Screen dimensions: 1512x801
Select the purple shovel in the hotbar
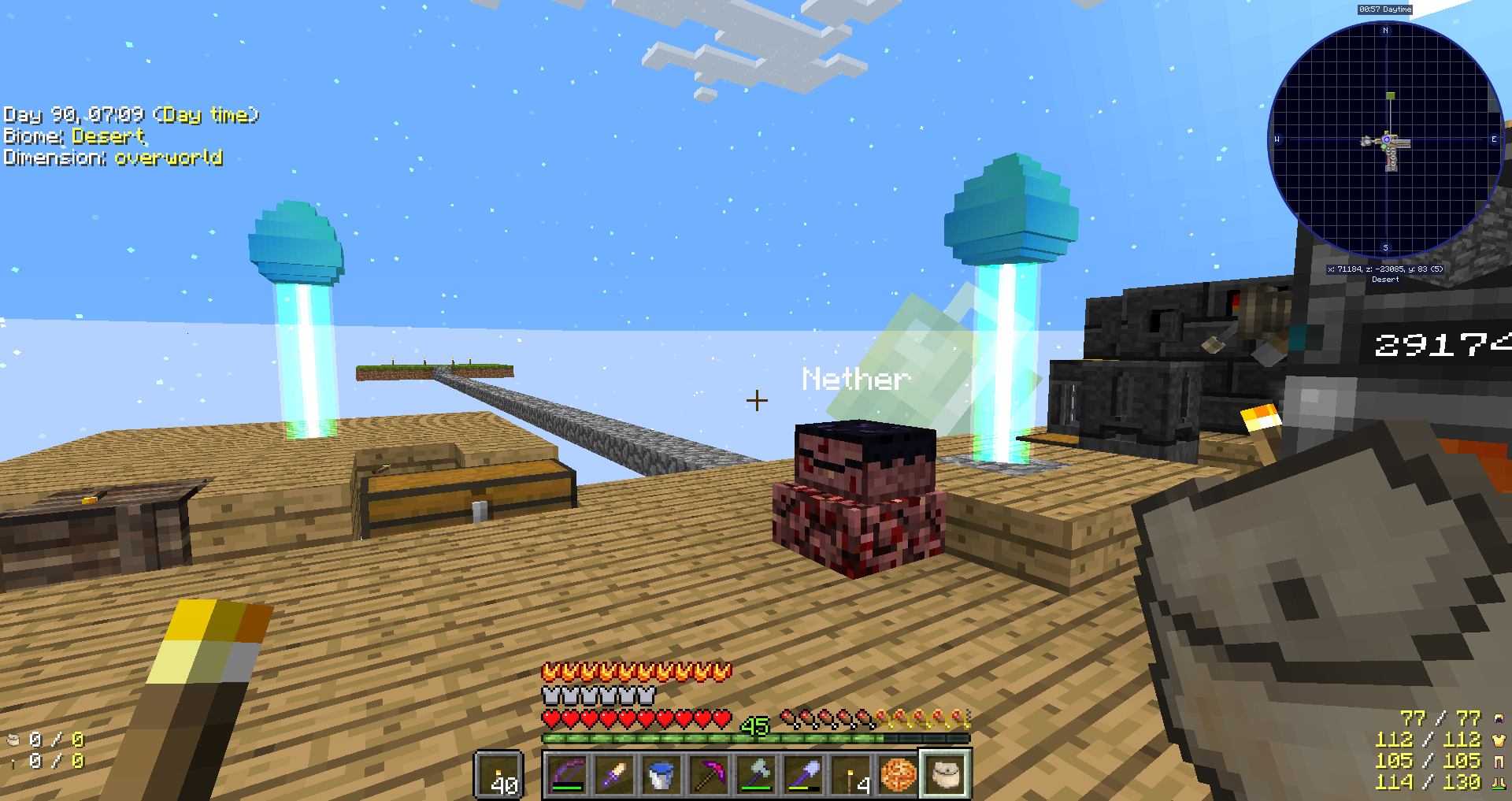[803, 776]
